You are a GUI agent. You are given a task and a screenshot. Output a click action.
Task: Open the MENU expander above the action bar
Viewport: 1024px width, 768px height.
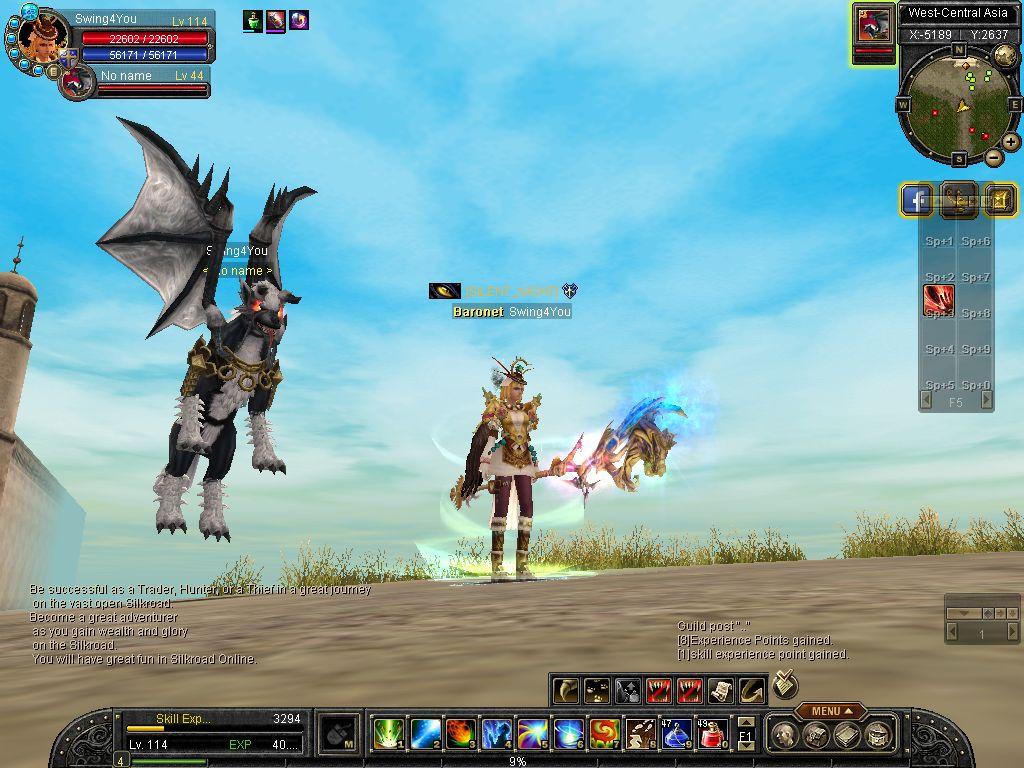click(830, 711)
